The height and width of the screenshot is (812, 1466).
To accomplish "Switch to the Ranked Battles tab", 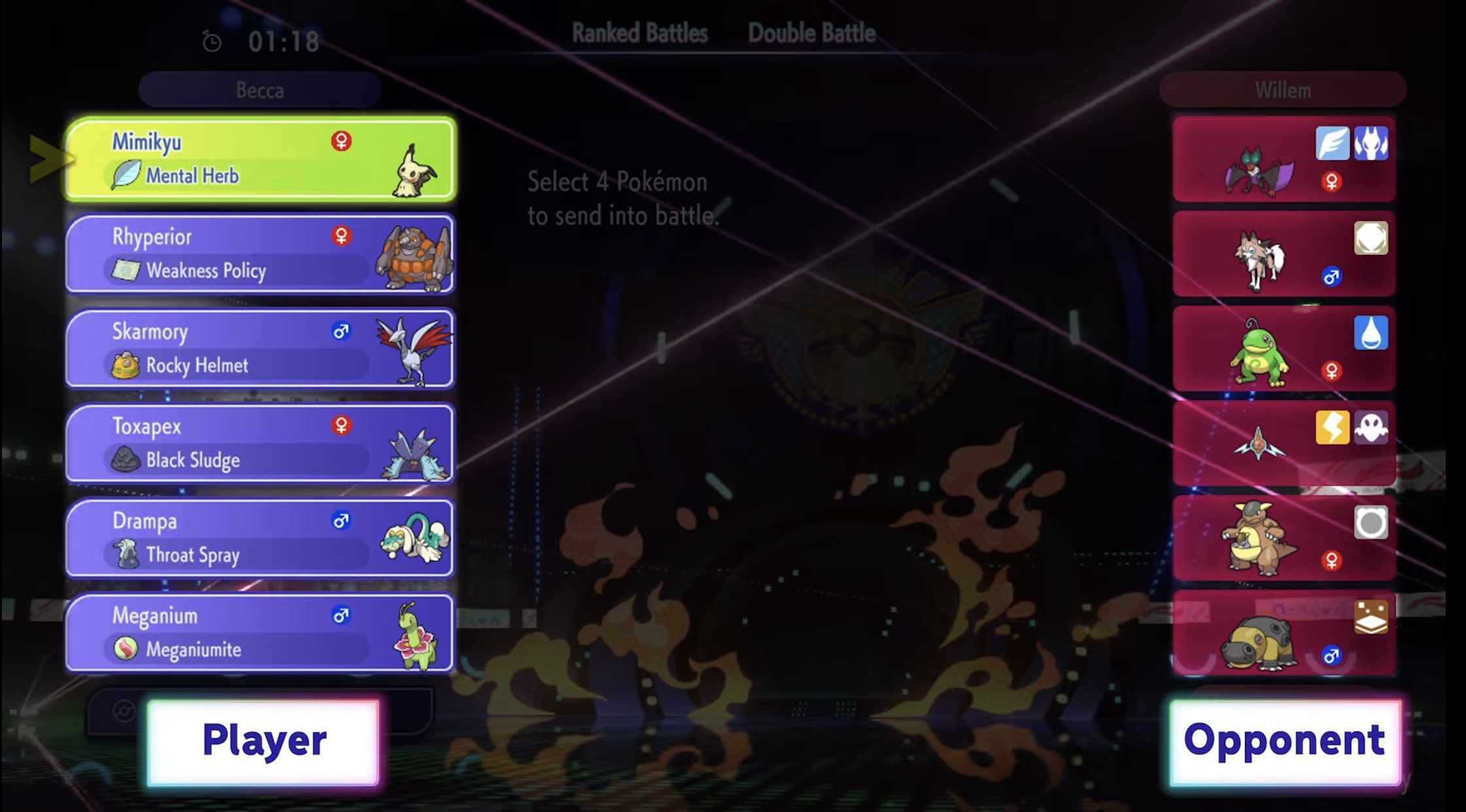I will click(639, 31).
